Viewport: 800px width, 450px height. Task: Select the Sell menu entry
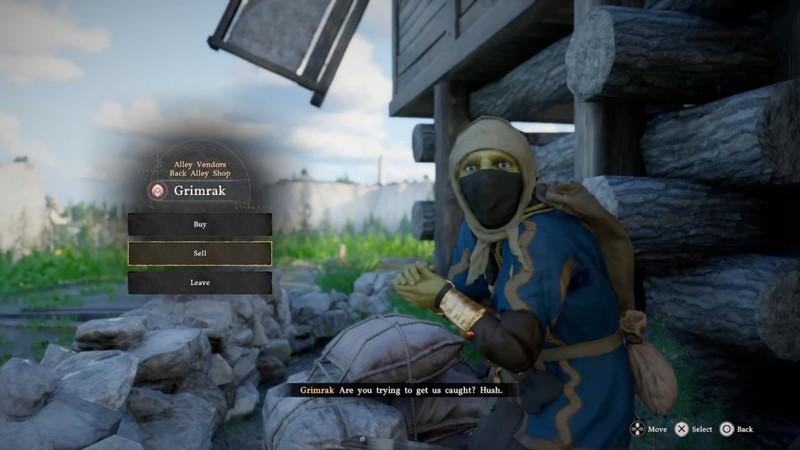(x=200, y=253)
